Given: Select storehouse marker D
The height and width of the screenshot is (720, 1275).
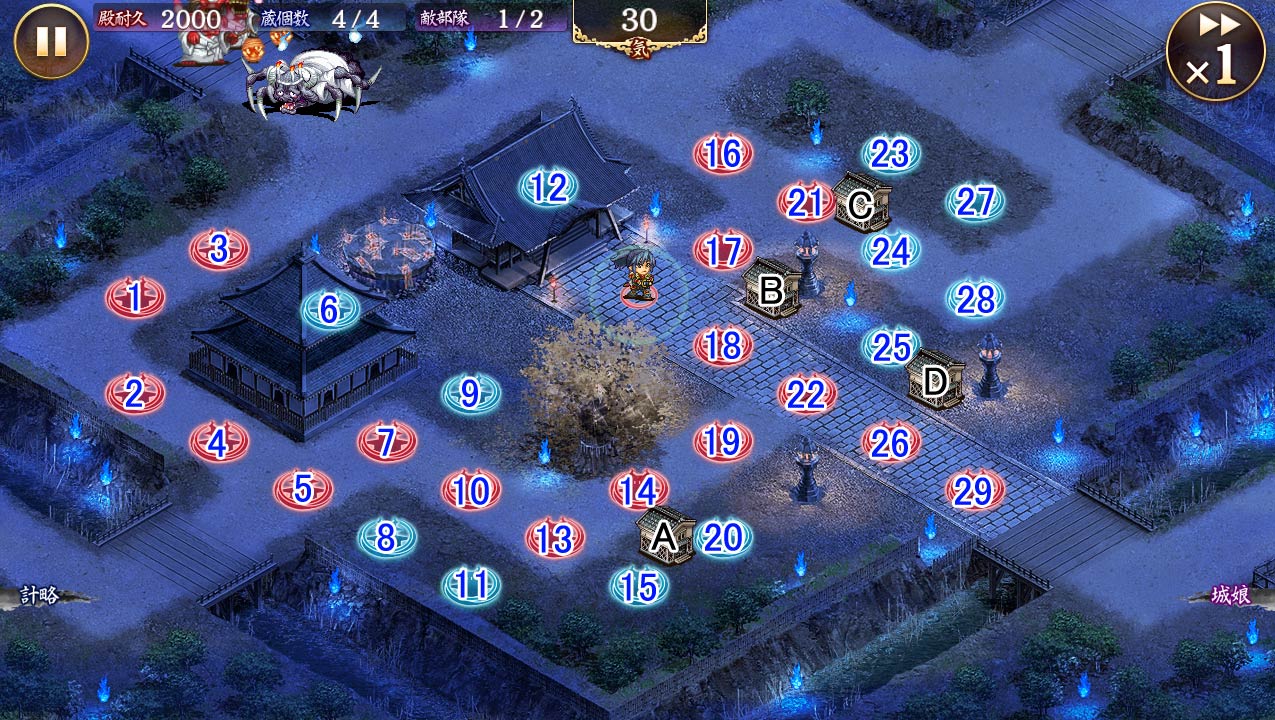Looking at the screenshot, I should tap(935, 380).
